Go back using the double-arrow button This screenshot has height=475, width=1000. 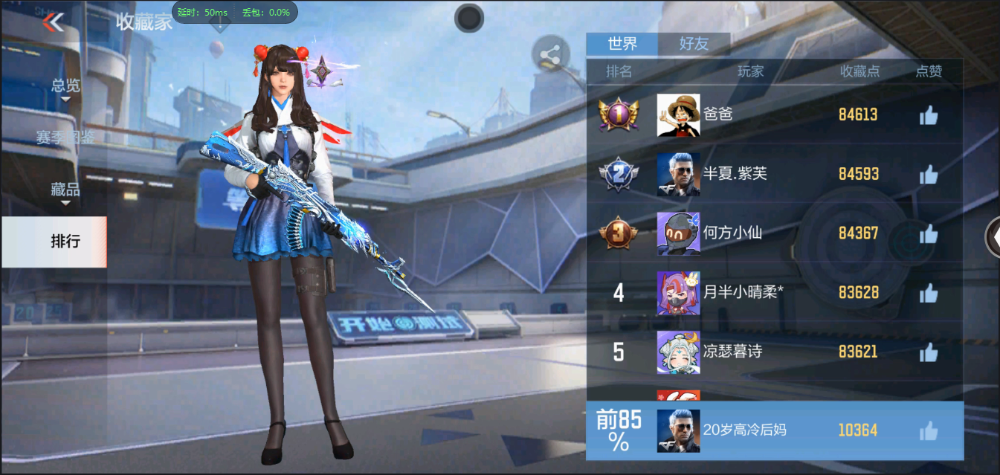coord(53,22)
